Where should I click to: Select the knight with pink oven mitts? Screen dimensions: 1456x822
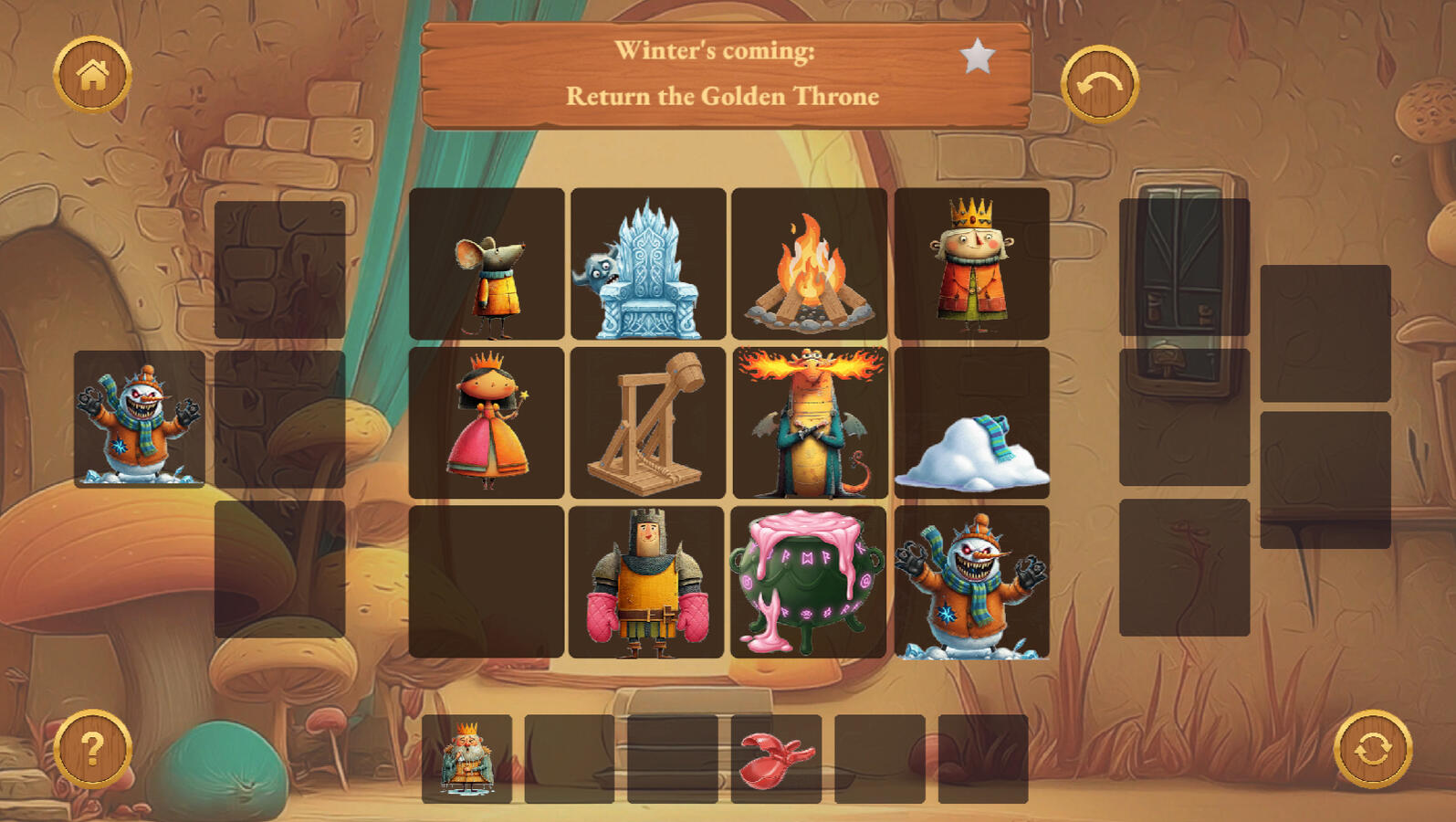646,582
